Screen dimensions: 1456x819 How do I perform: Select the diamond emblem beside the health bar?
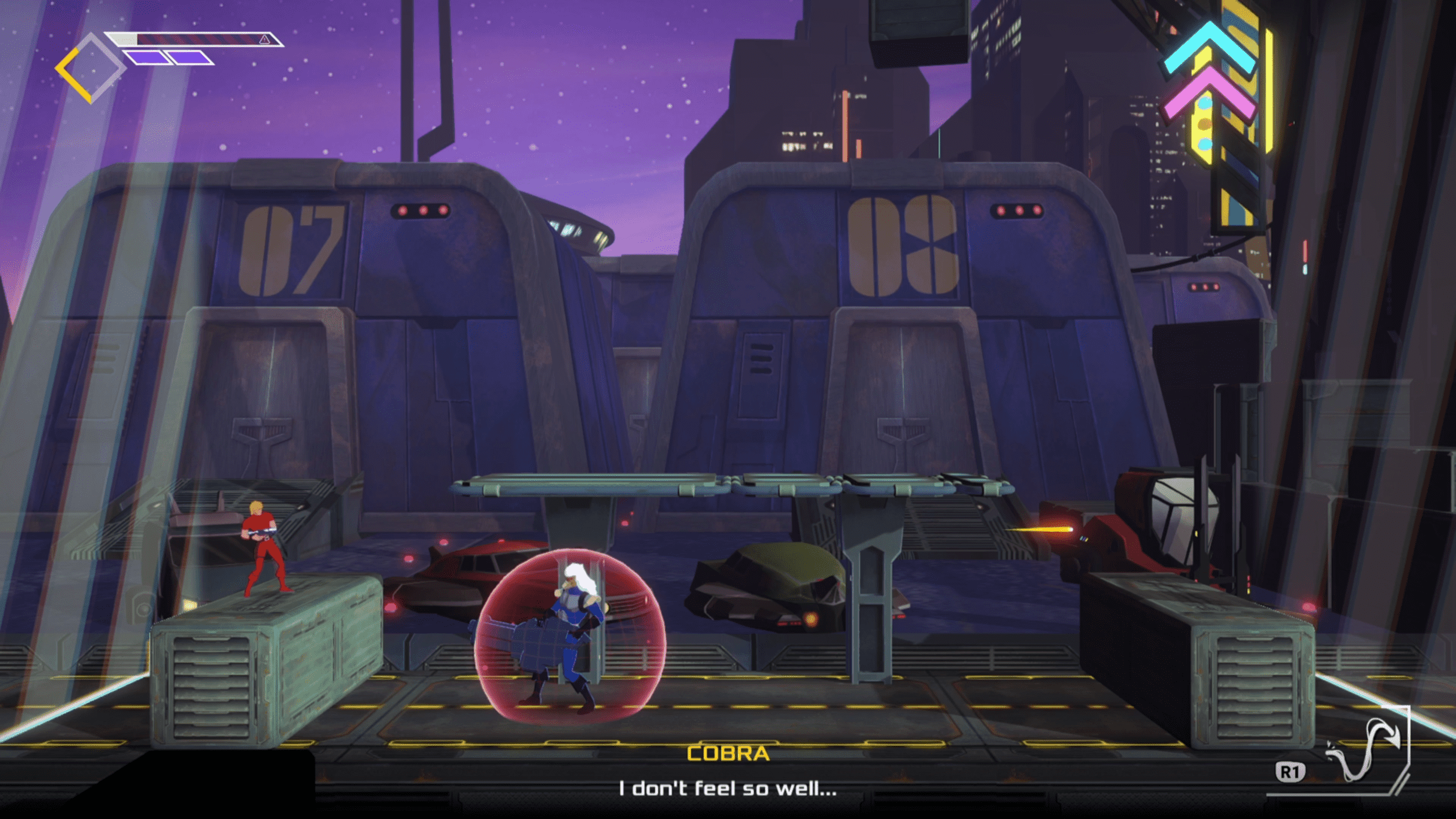(90, 69)
